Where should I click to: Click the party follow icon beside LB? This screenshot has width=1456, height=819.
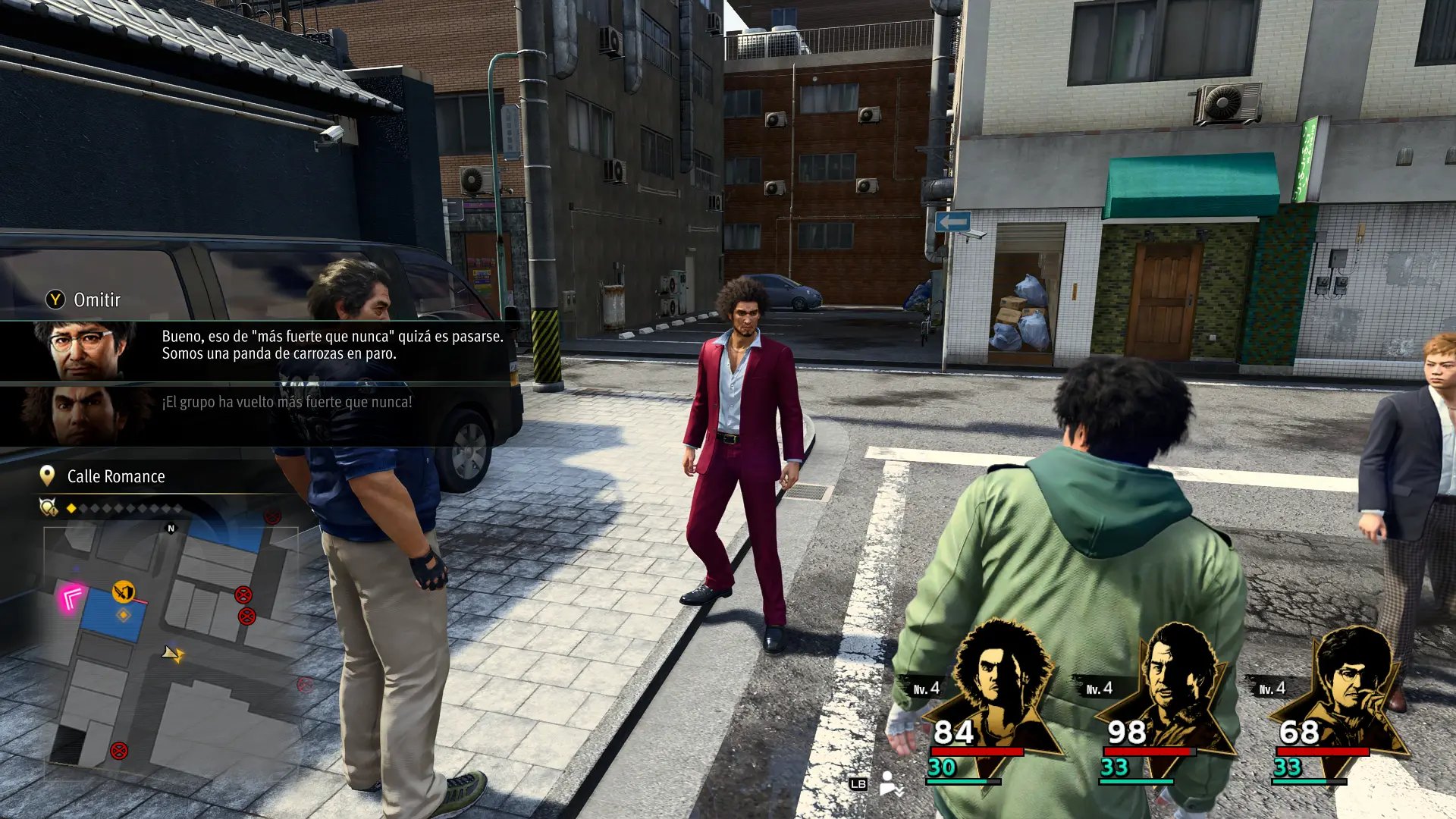pyautogui.click(x=890, y=783)
